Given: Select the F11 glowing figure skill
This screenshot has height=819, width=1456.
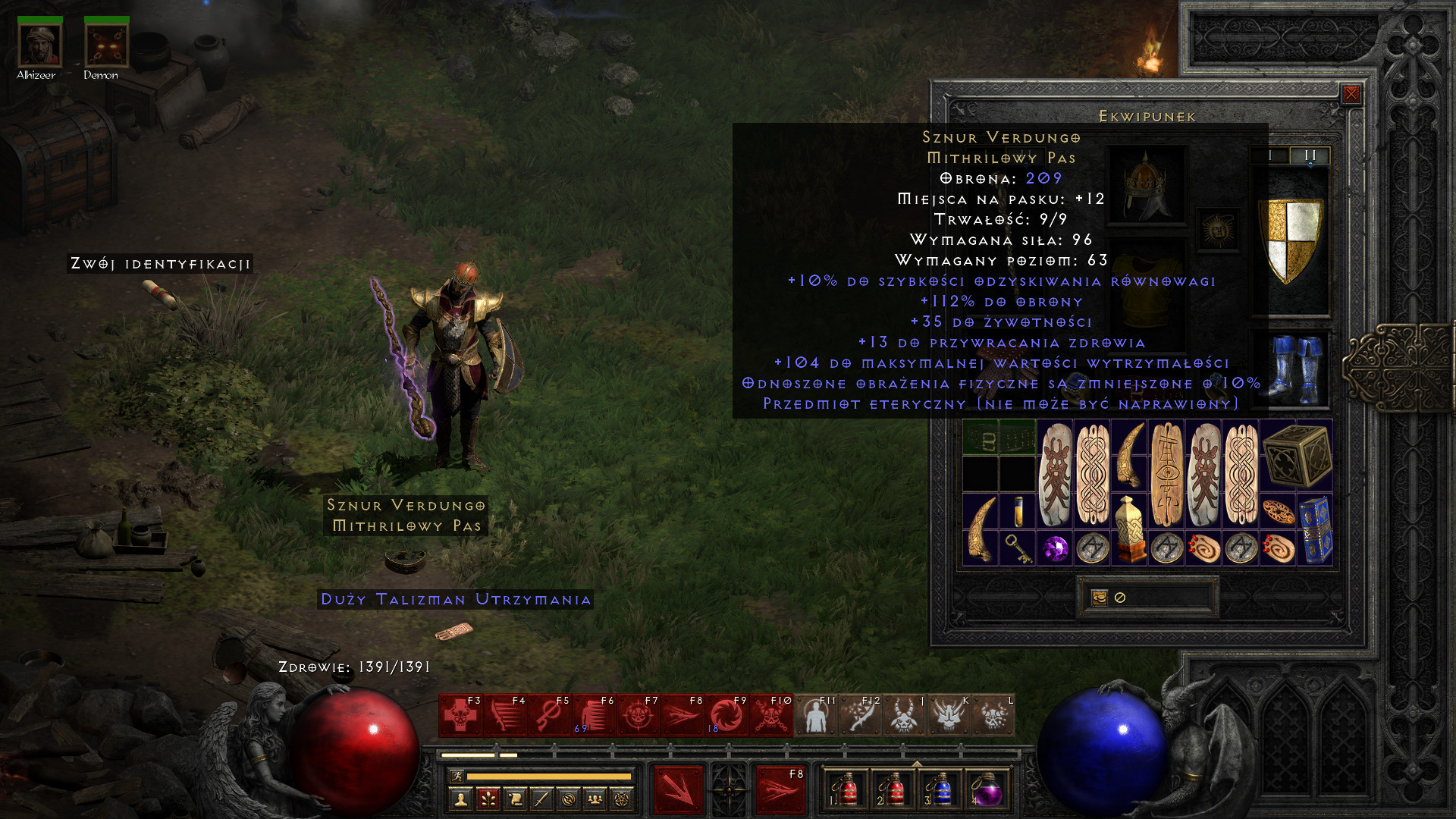Looking at the screenshot, I should 815,715.
